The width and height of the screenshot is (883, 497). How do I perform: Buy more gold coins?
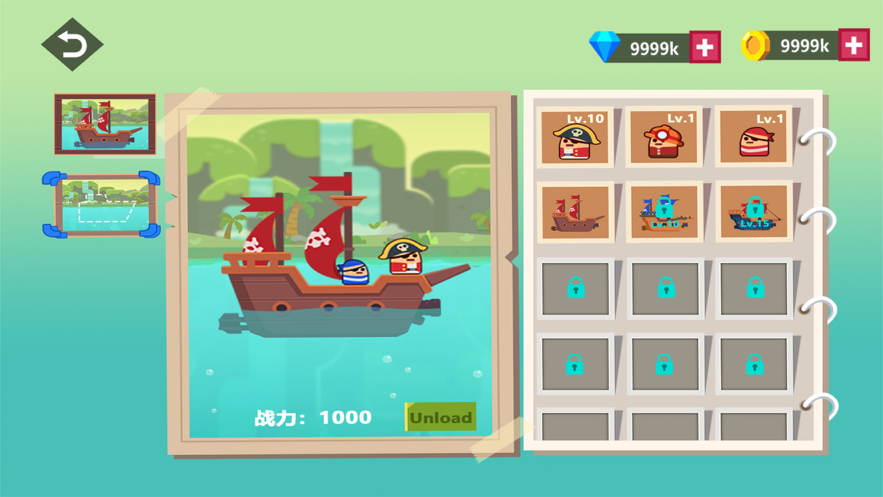pos(853,46)
